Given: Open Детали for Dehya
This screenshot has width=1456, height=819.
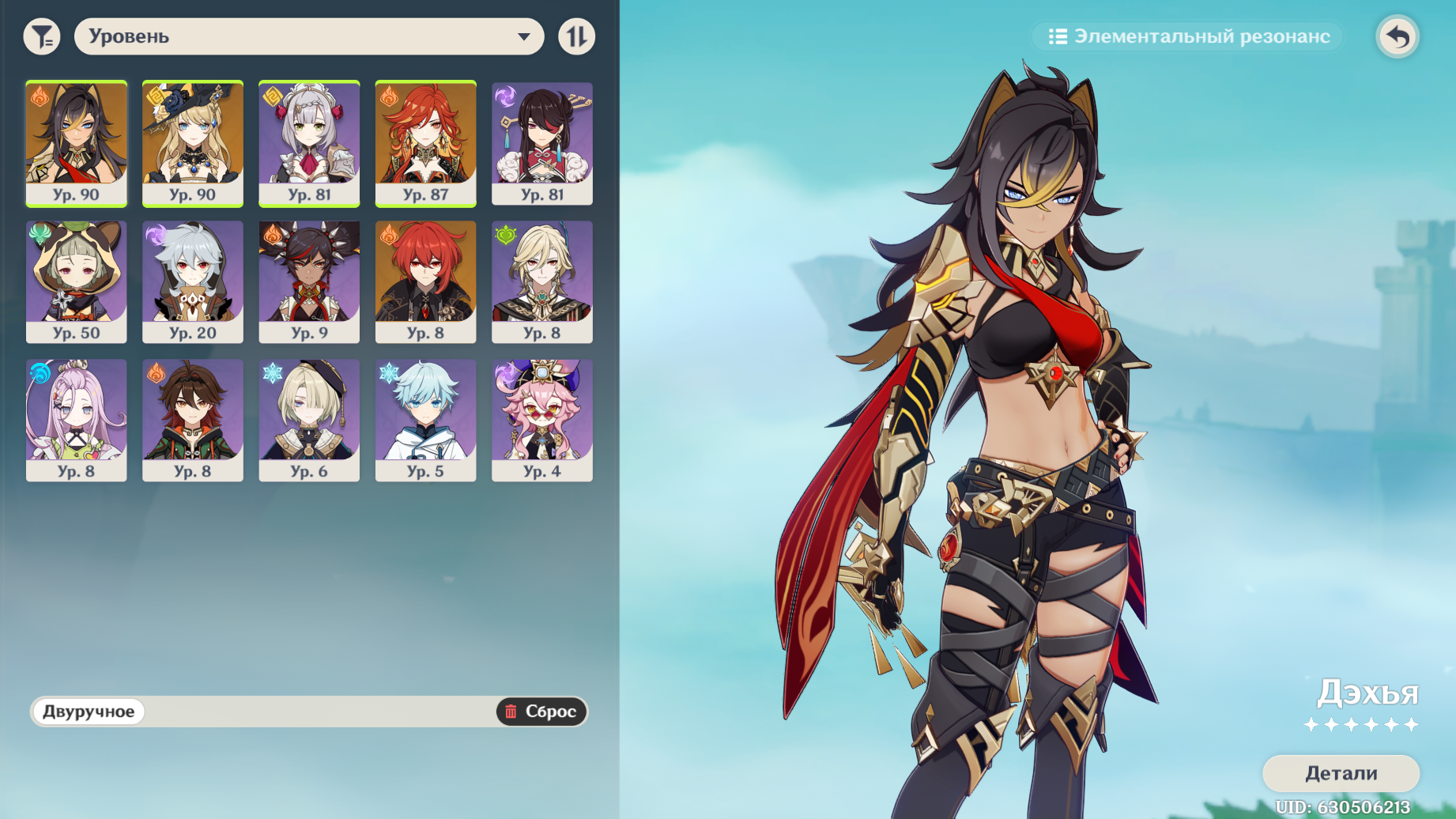Looking at the screenshot, I should (x=1341, y=773).
